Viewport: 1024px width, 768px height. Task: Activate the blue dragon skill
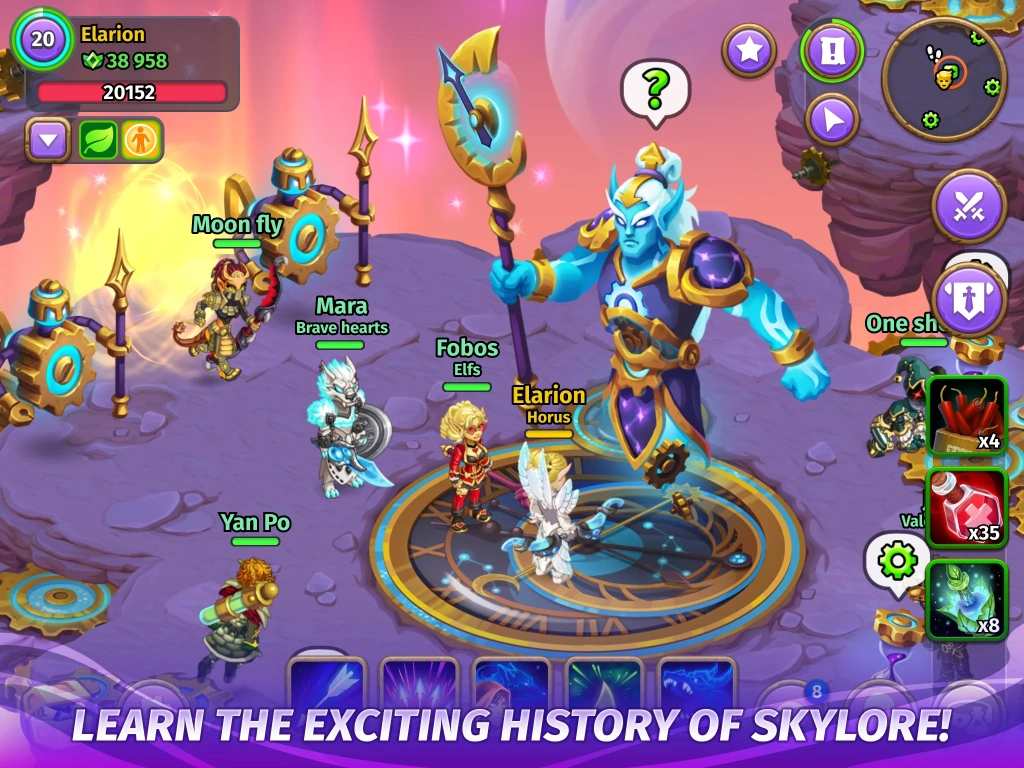coord(697,684)
